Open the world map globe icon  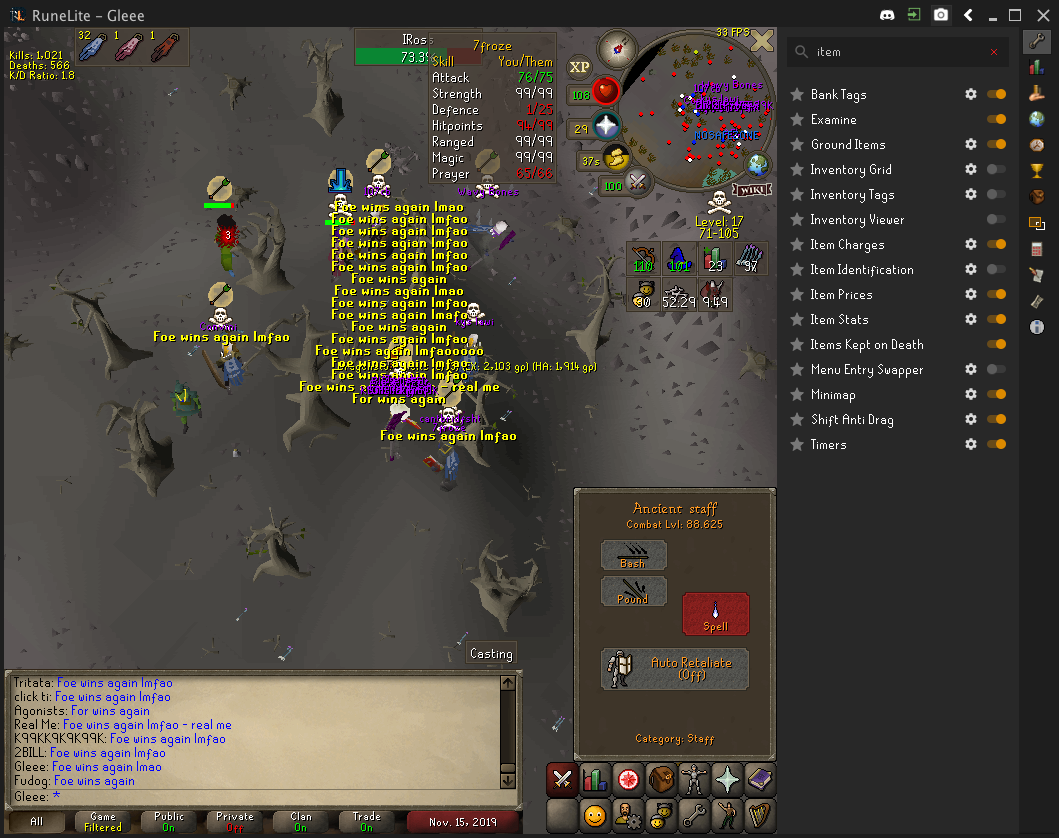757,165
